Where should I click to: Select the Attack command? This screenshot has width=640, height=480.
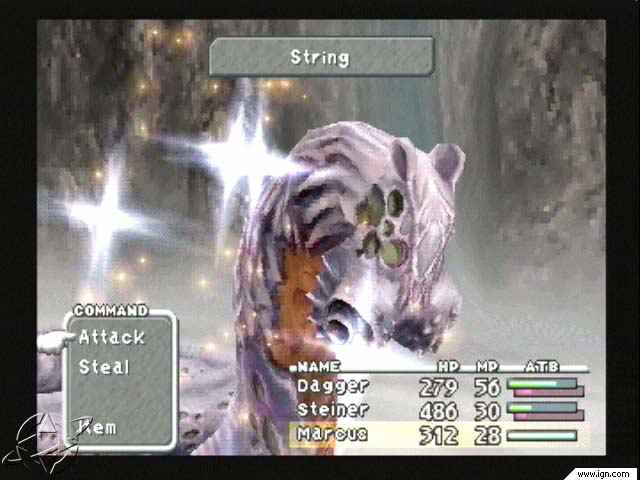coord(111,337)
